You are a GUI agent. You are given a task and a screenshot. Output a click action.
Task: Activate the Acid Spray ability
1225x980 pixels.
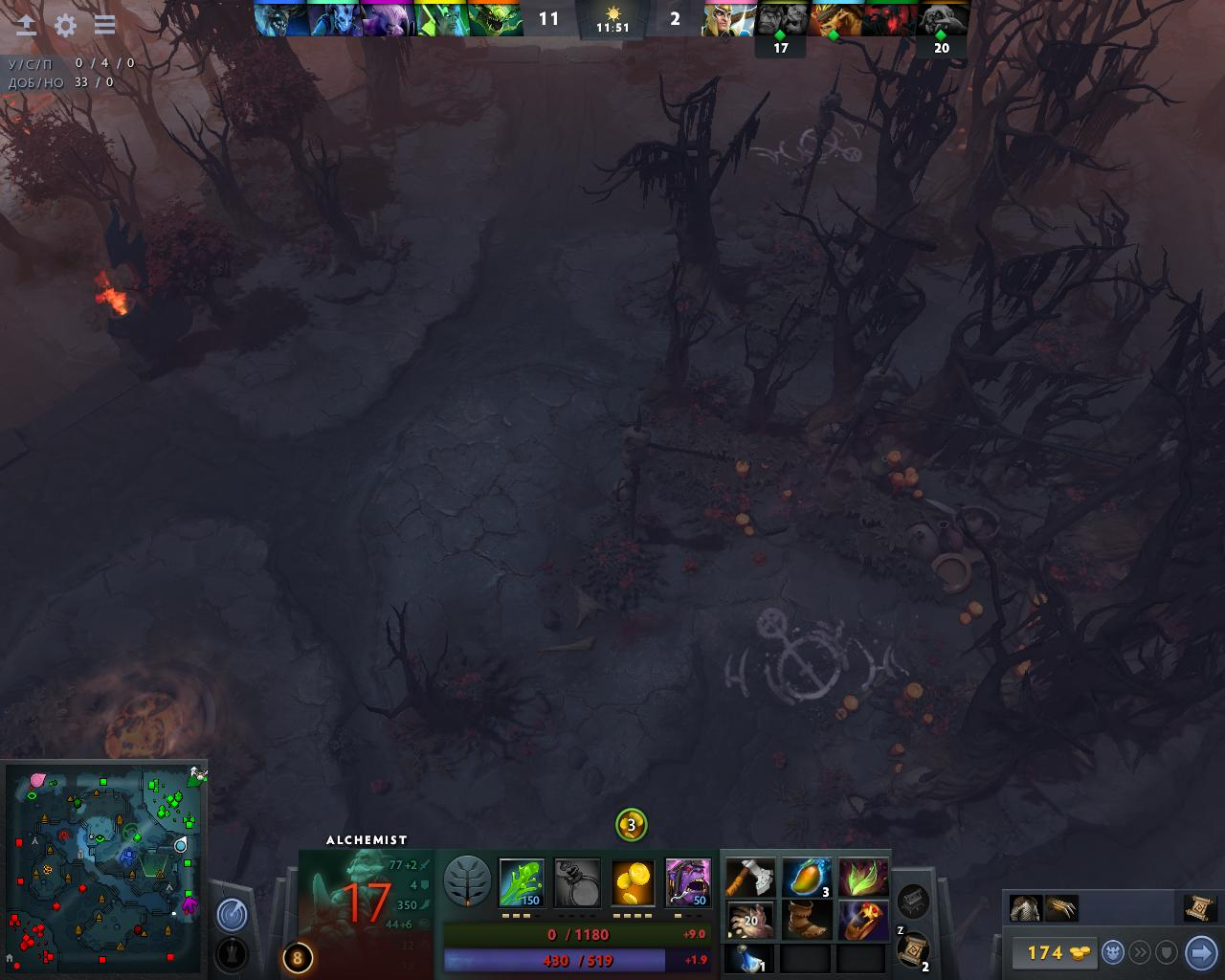pos(522,882)
